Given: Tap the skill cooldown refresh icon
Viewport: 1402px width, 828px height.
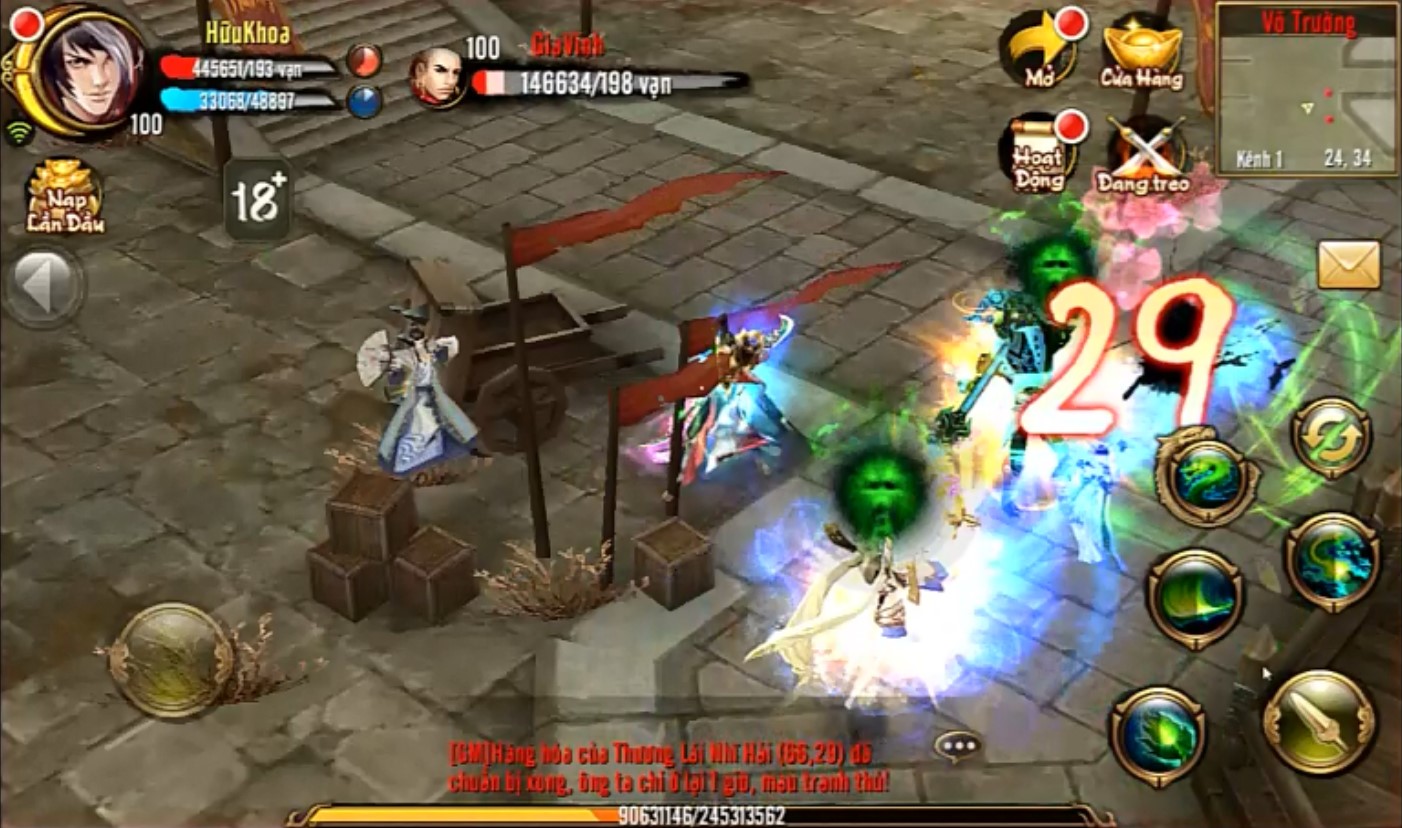Looking at the screenshot, I should coord(1331,440).
